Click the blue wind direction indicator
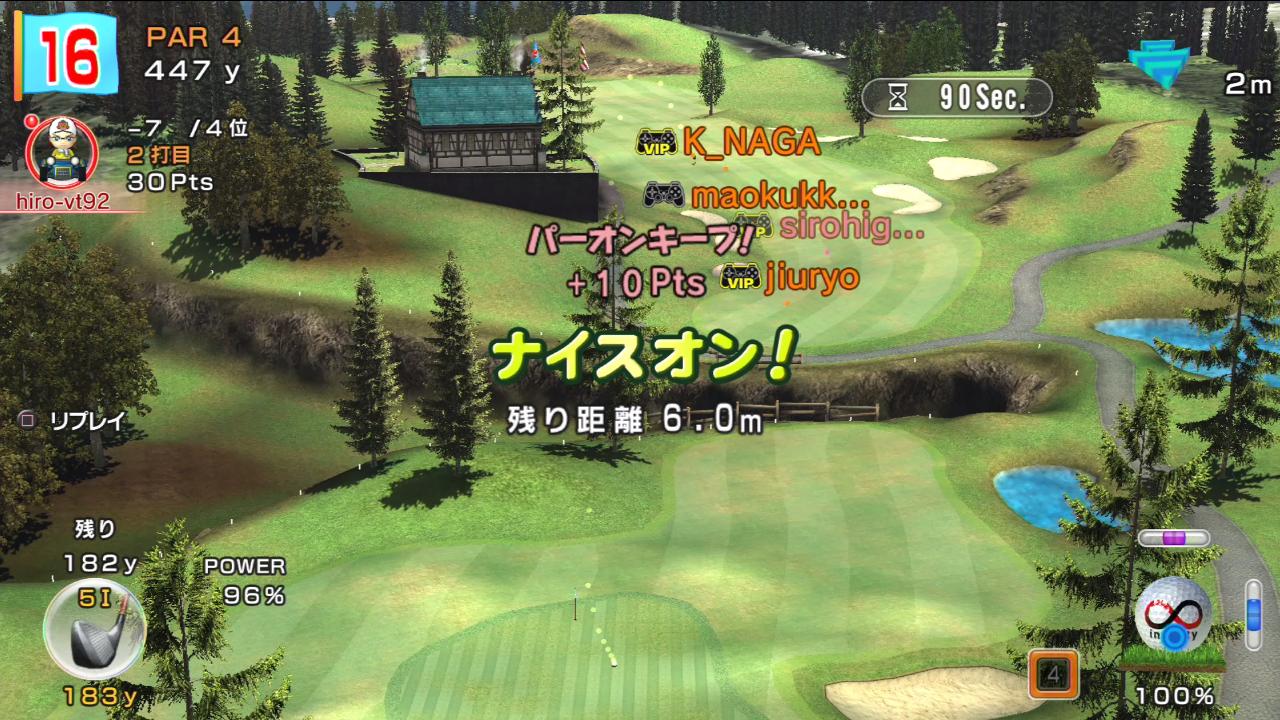Image resolution: width=1280 pixels, height=720 pixels. click(1164, 64)
